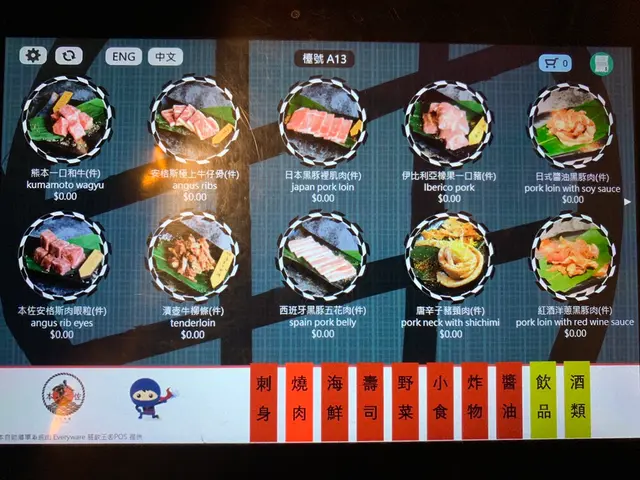
Task: Switch to the green 飲品 tab
Action: 542,398
